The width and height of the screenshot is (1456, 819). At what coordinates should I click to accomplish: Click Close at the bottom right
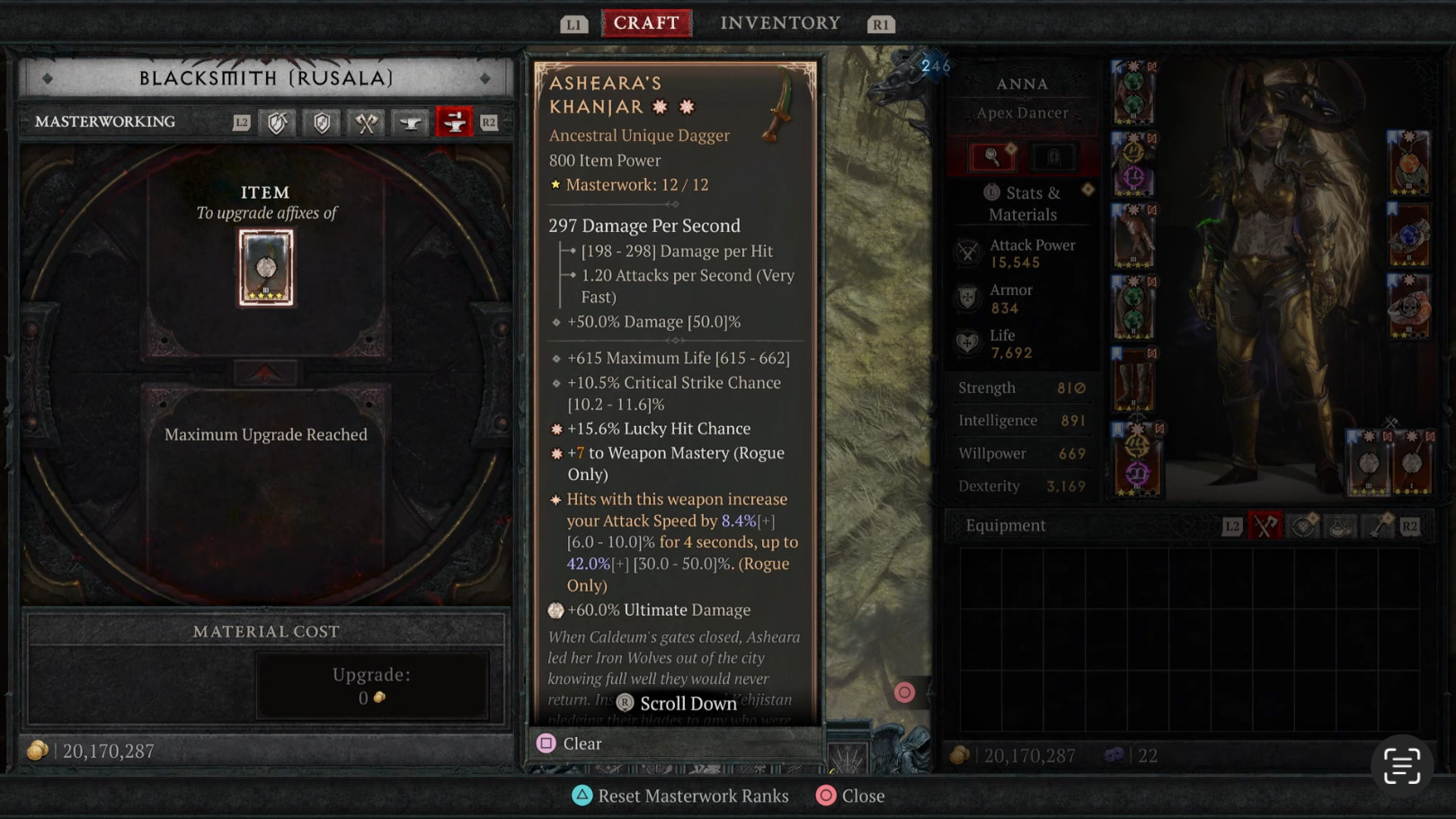(850, 796)
